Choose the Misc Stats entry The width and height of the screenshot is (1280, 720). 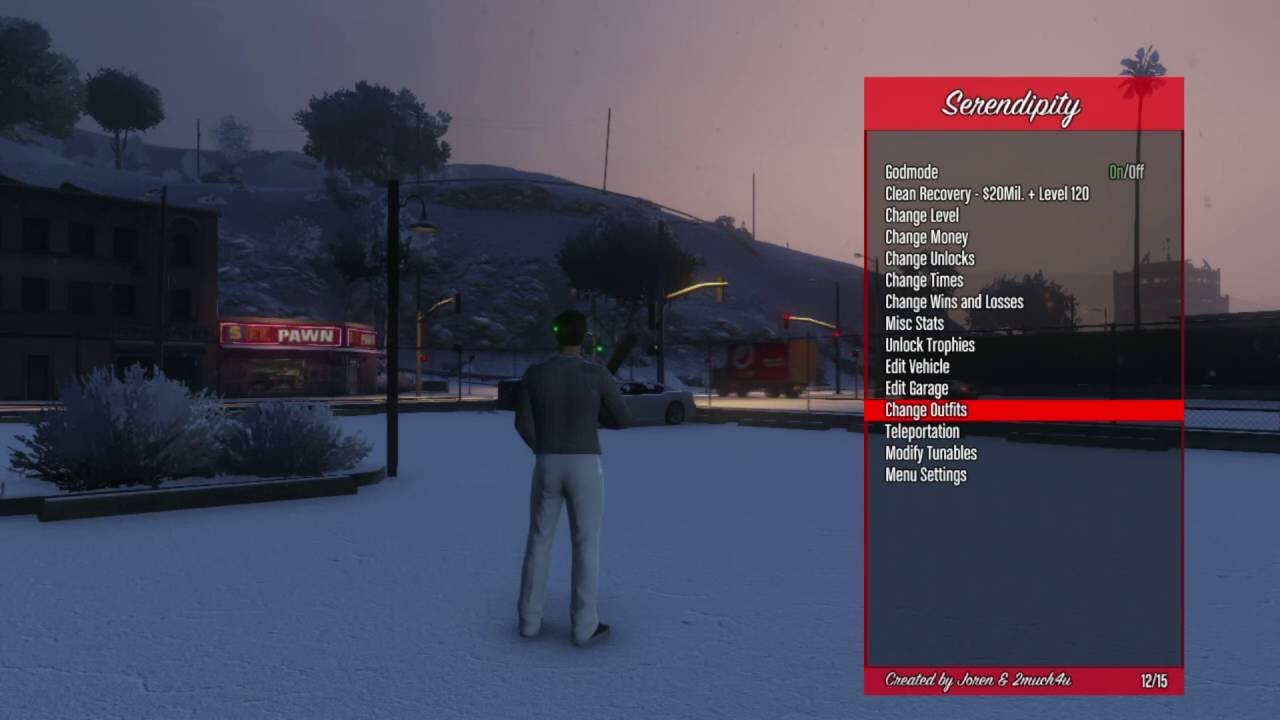(914, 324)
